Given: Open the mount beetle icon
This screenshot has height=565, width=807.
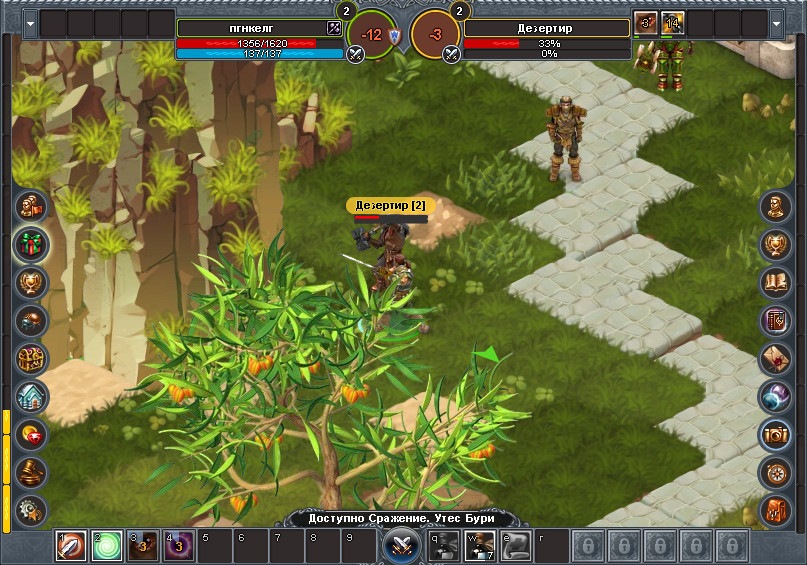Looking at the screenshot, I should click(x=32, y=320).
